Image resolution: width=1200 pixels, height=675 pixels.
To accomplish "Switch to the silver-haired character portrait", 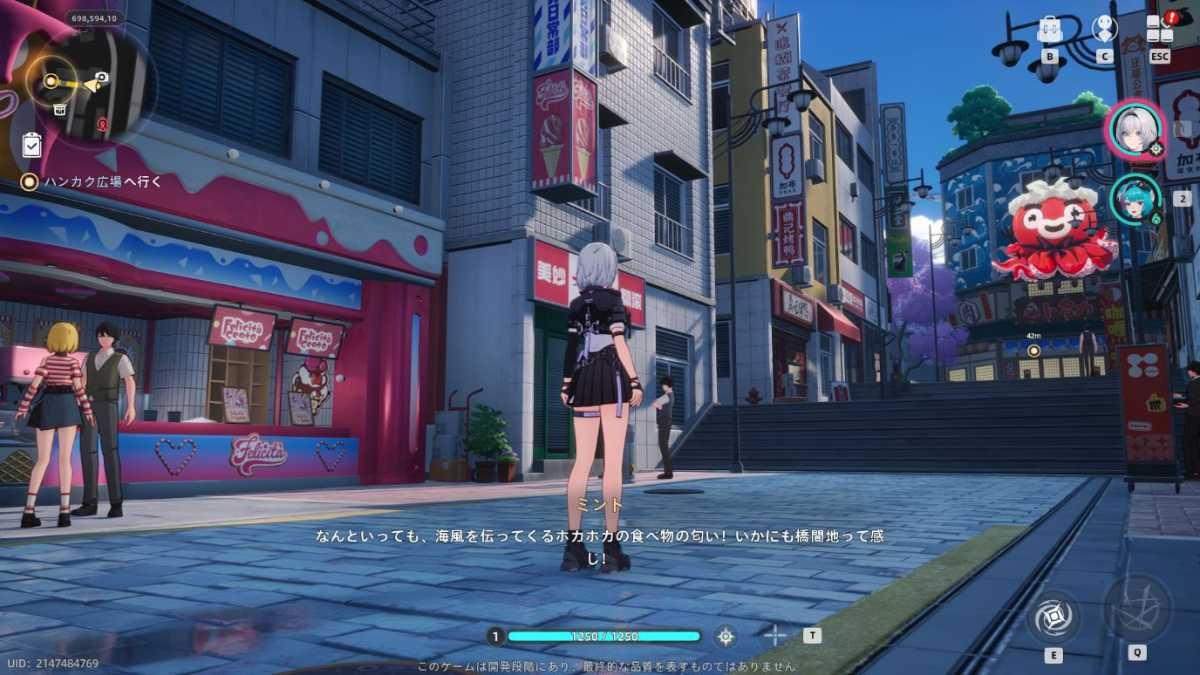I will pyautogui.click(x=1135, y=130).
